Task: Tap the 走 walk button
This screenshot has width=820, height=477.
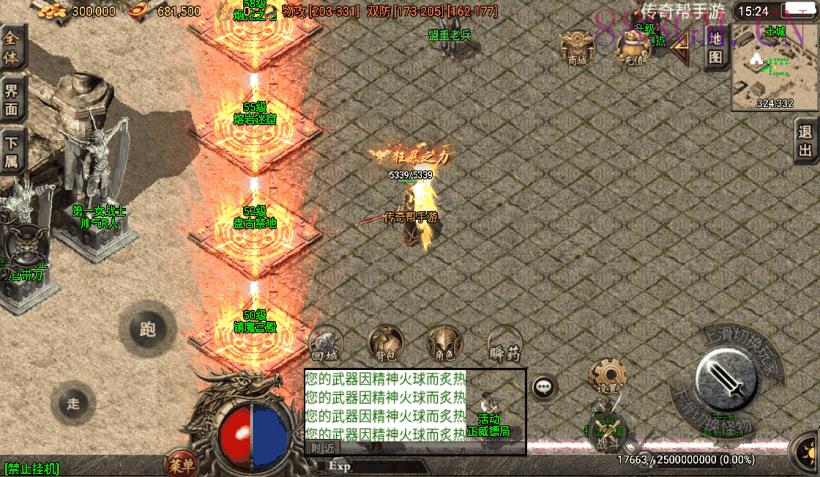Action: coord(73,403)
